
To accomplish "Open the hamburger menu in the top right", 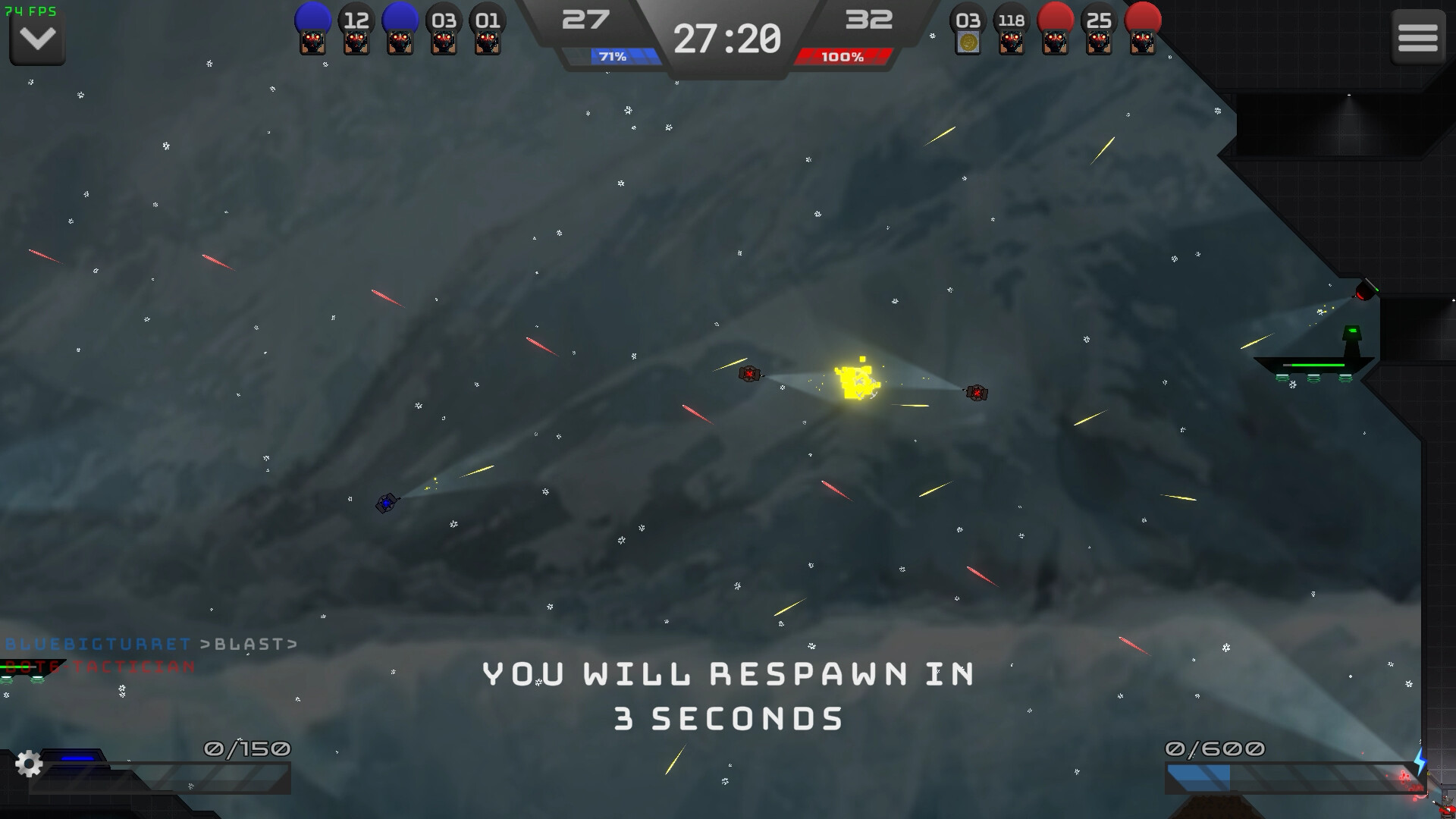I will click(1417, 37).
